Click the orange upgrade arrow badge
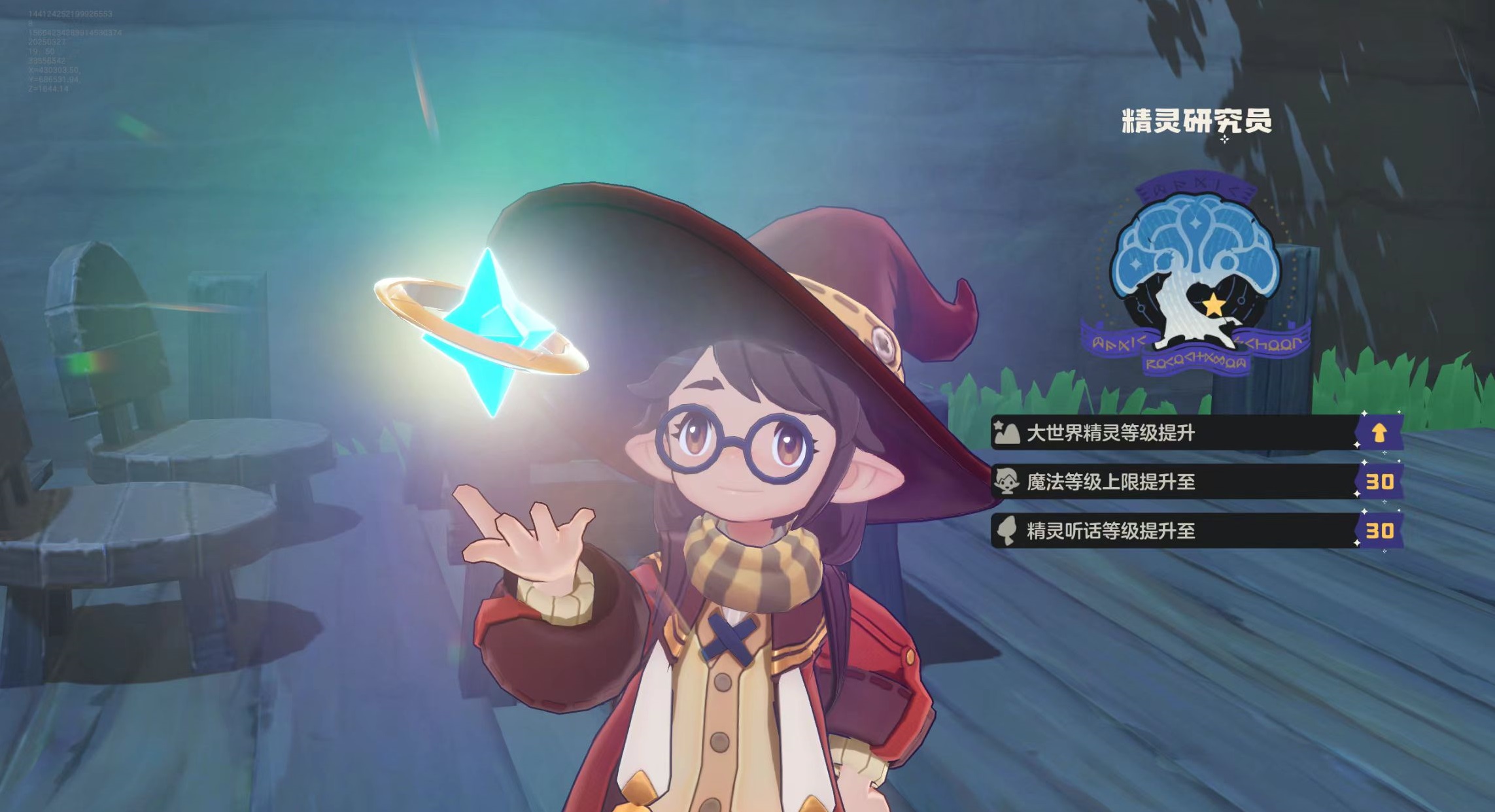 (x=1378, y=432)
